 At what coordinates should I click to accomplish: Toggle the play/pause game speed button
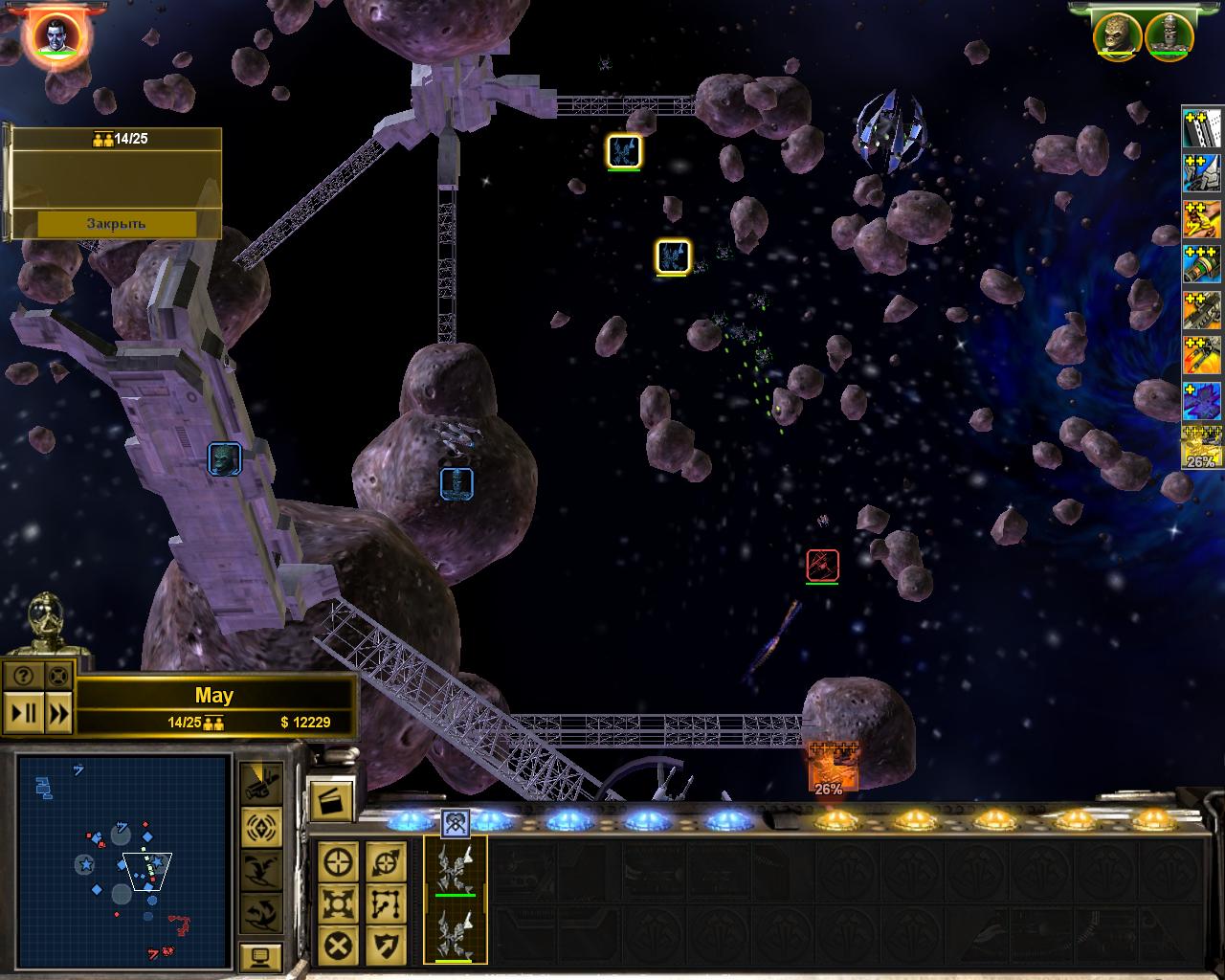(x=24, y=713)
